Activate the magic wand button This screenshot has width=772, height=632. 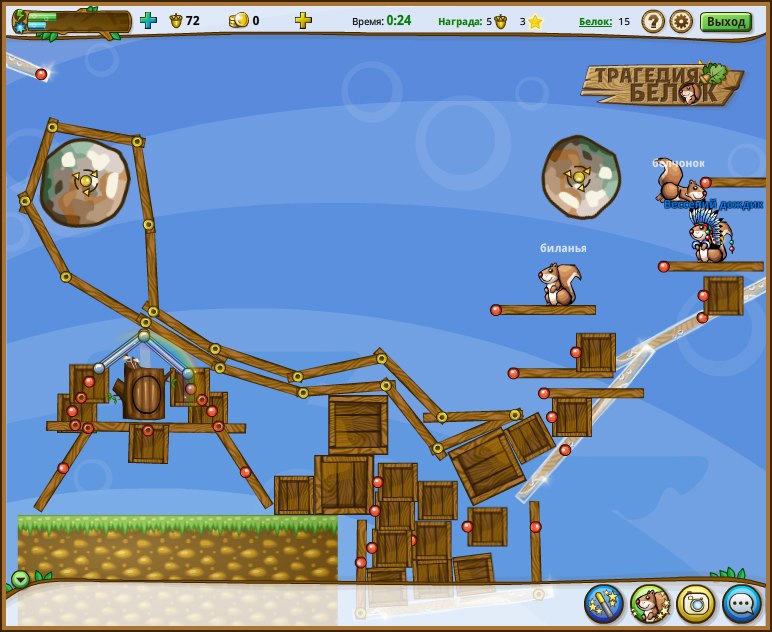[x=604, y=604]
